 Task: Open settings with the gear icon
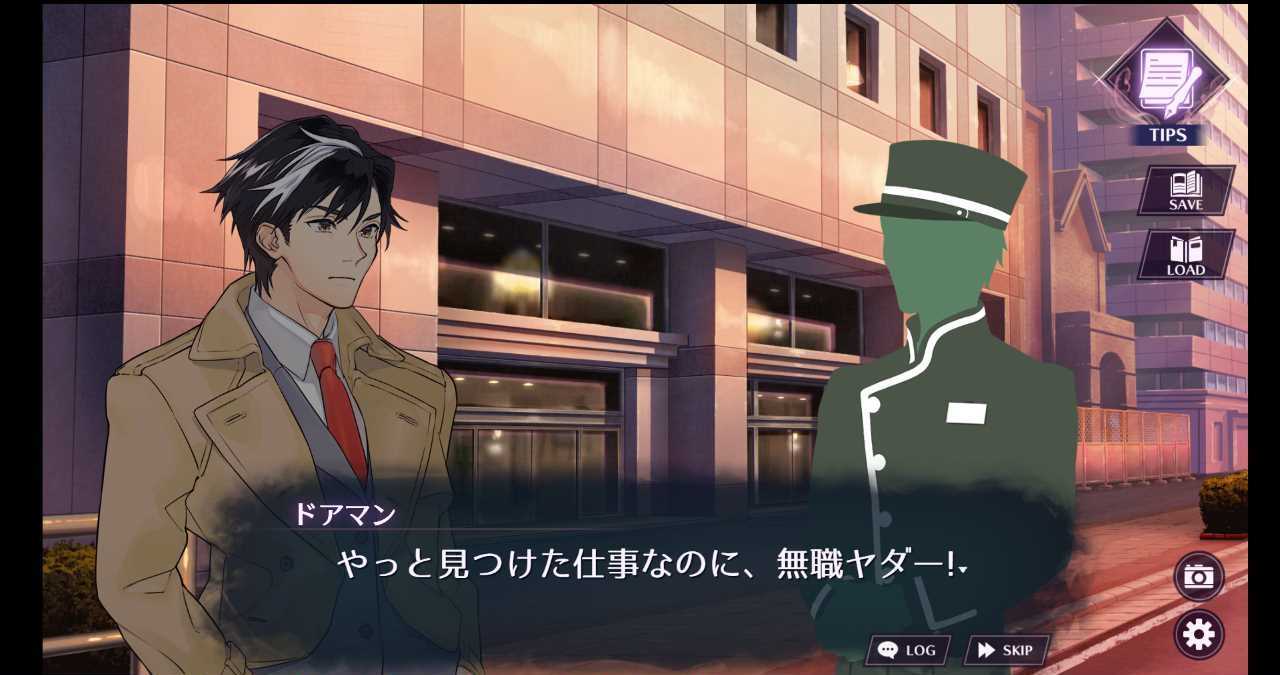click(1198, 634)
